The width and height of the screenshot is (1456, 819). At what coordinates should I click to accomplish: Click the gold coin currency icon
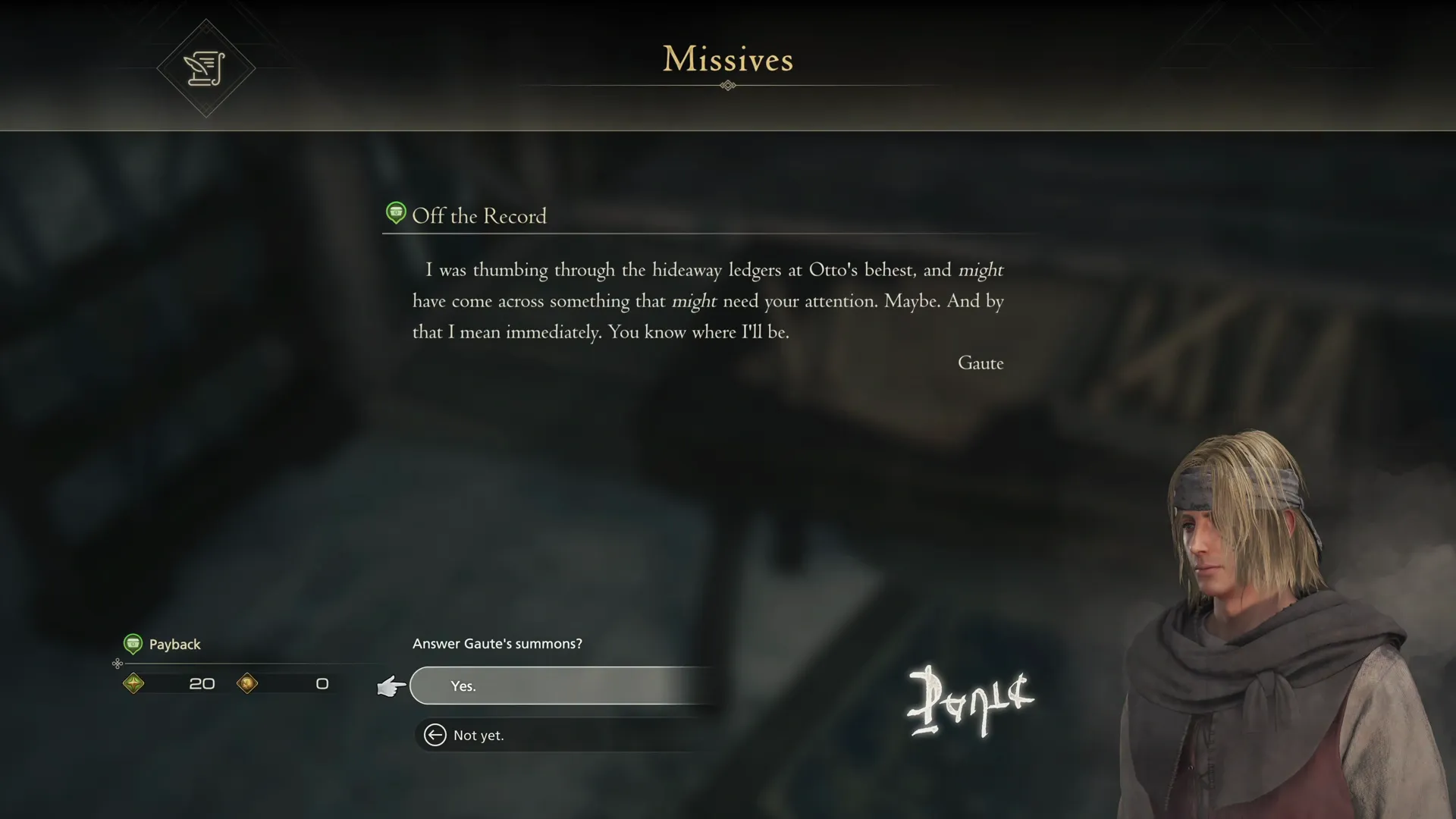(x=247, y=683)
